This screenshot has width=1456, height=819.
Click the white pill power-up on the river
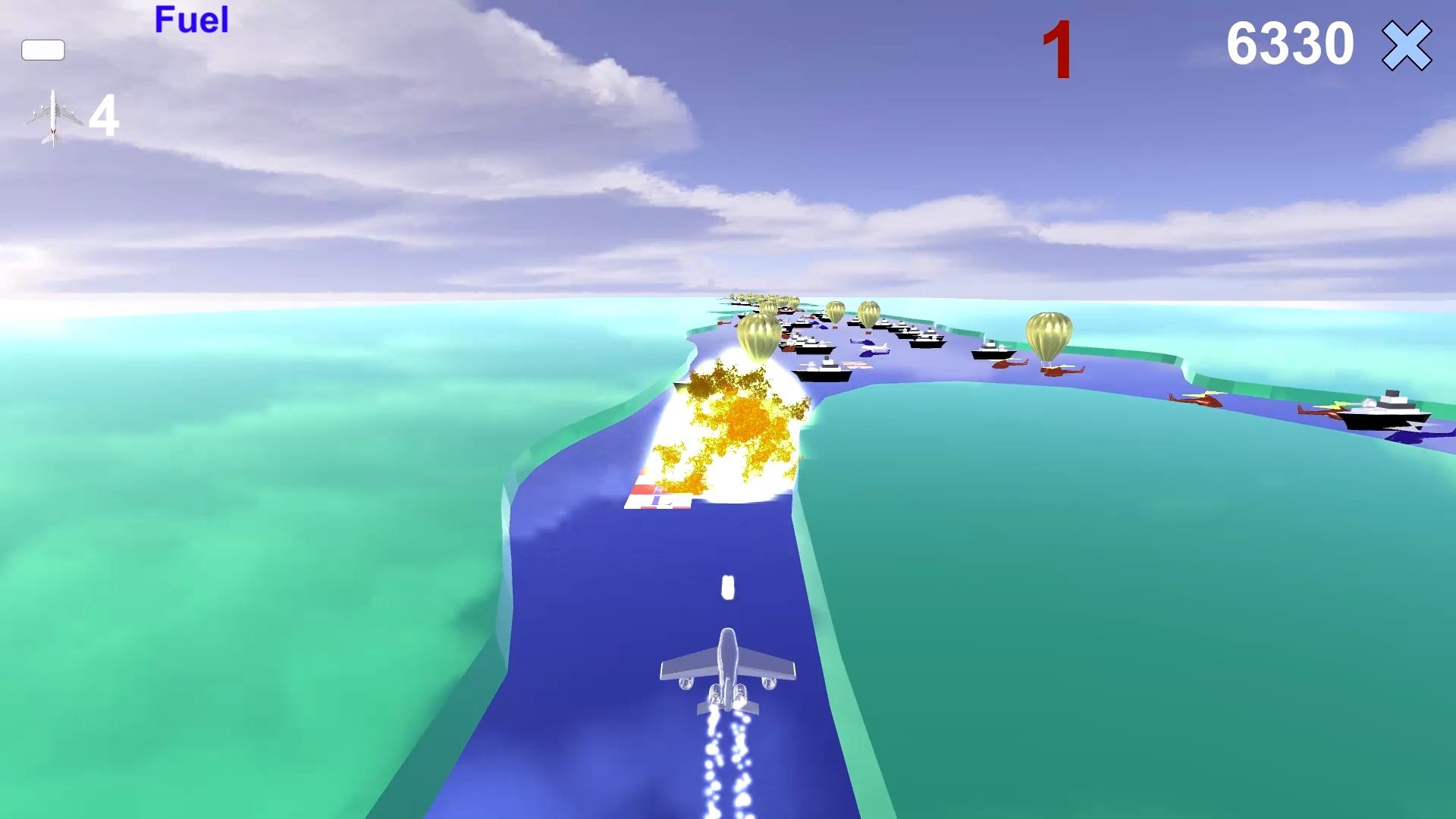pos(726,588)
